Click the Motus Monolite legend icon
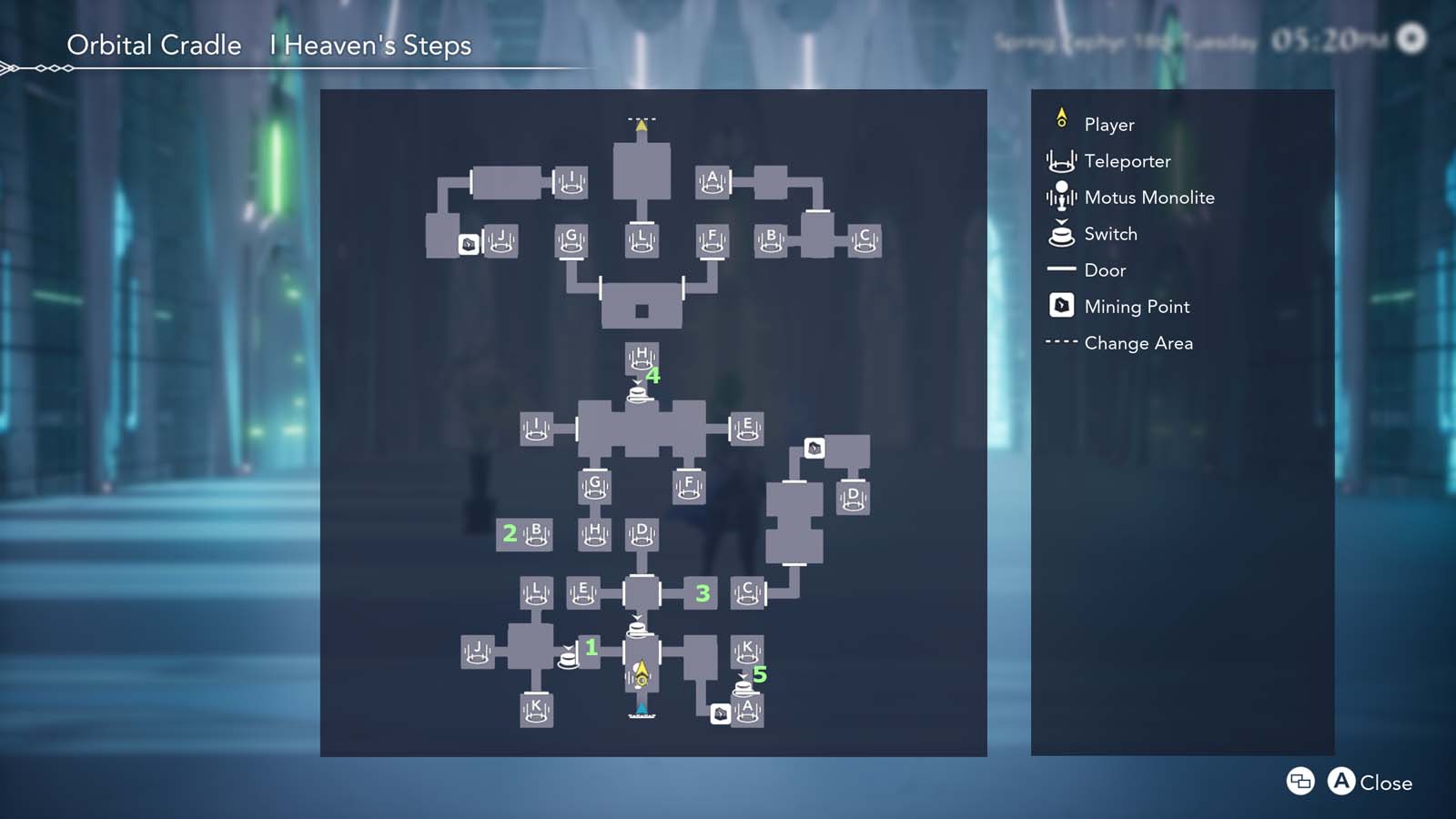The width and height of the screenshot is (1456, 819). (x=1061, y=197)
